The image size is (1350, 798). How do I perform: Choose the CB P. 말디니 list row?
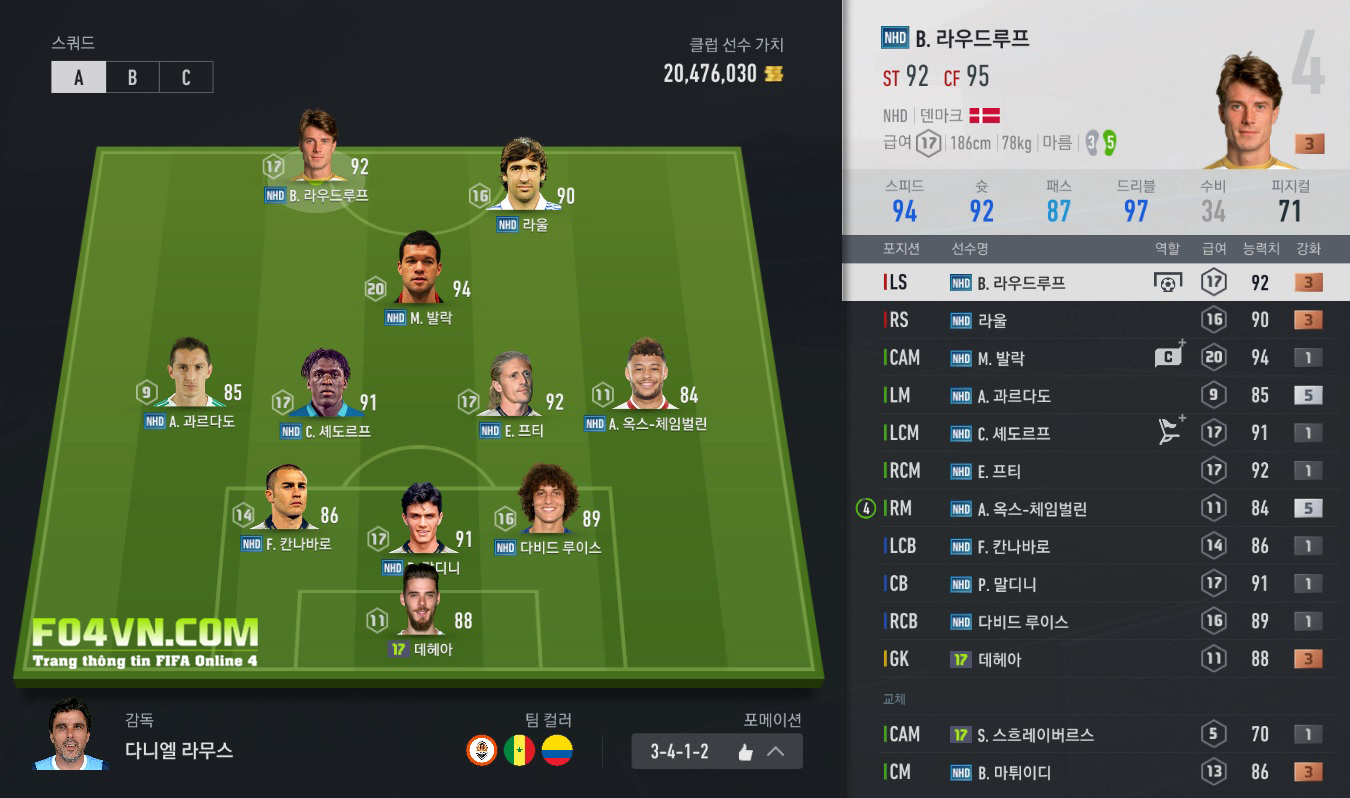point(1095,584)
